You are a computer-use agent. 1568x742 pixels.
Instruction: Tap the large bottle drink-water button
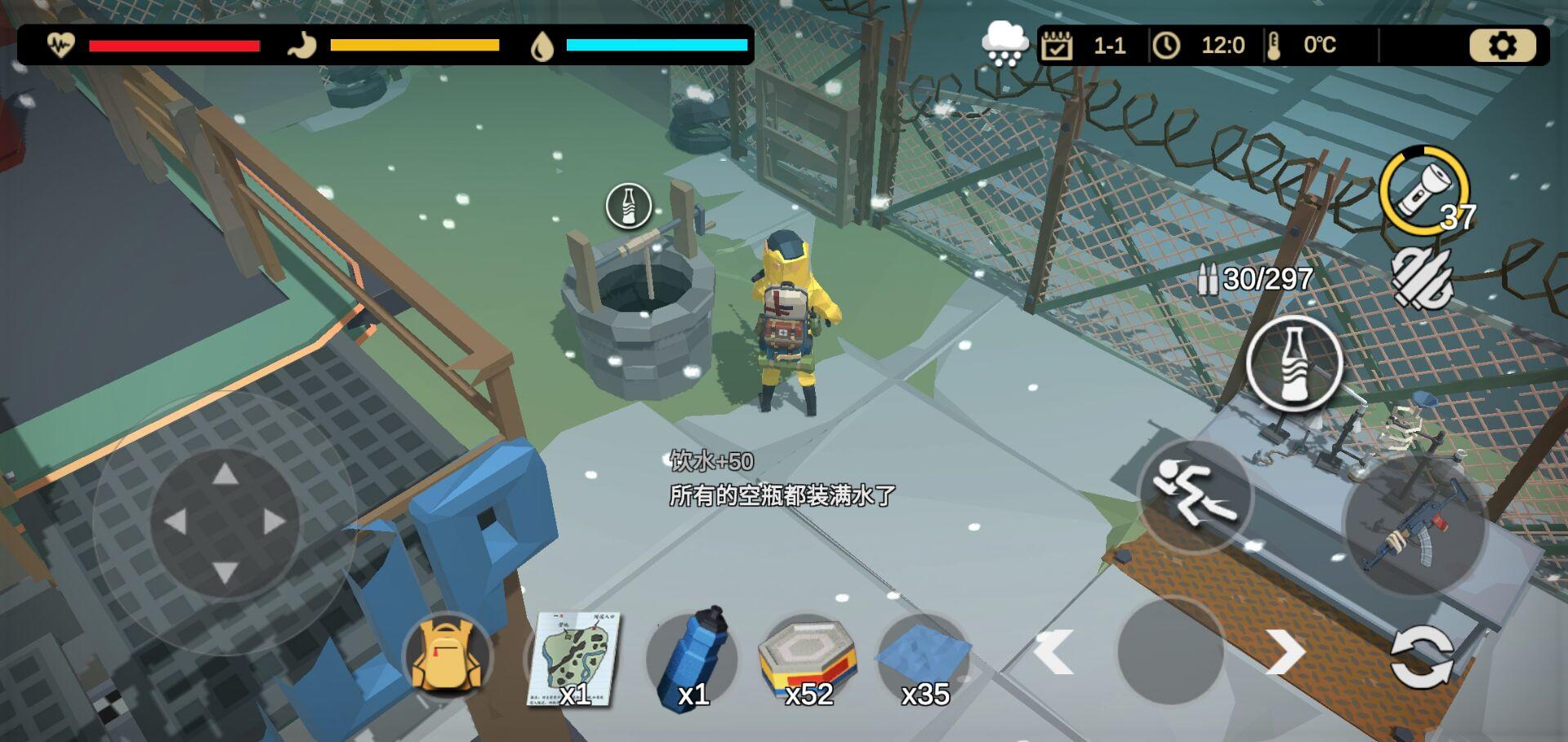coord(1294,364)
